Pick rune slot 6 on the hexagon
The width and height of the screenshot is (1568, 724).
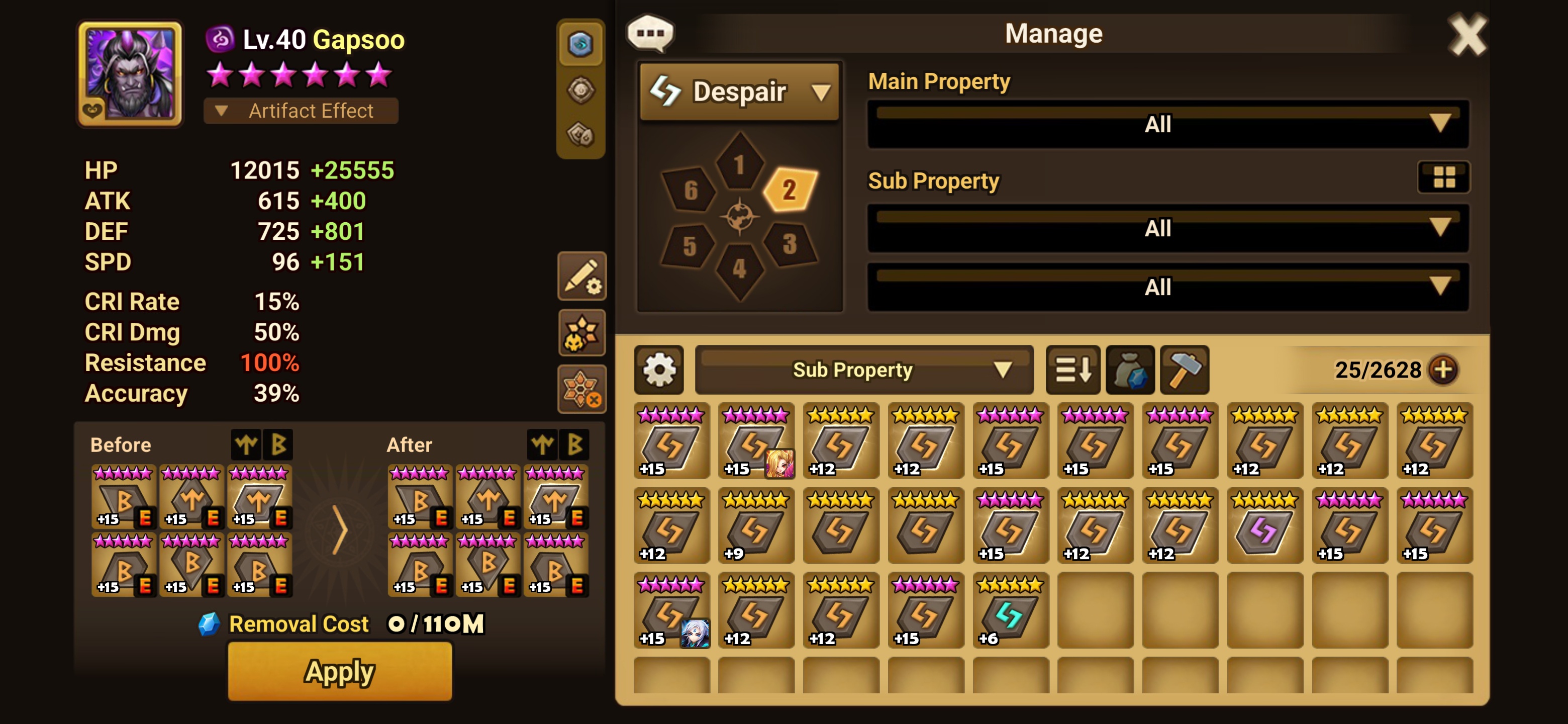tap(690, 190)
